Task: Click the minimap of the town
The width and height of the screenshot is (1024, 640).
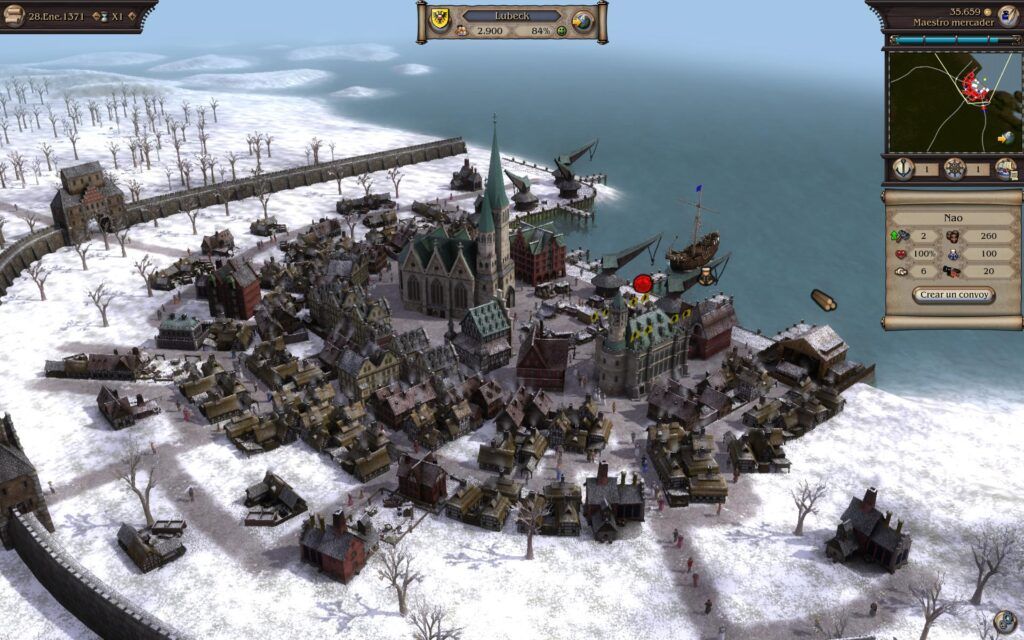Action: [x=950, y=101]
